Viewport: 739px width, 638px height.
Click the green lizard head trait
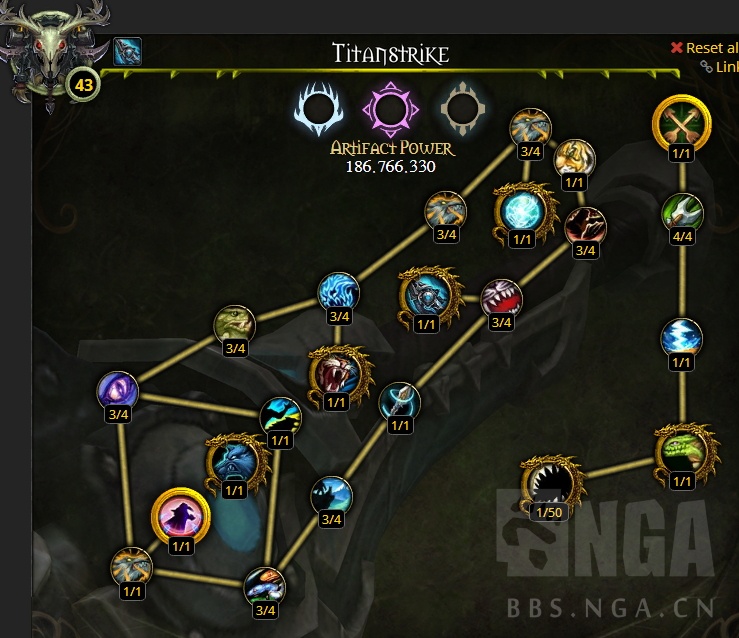coord(235,325)
